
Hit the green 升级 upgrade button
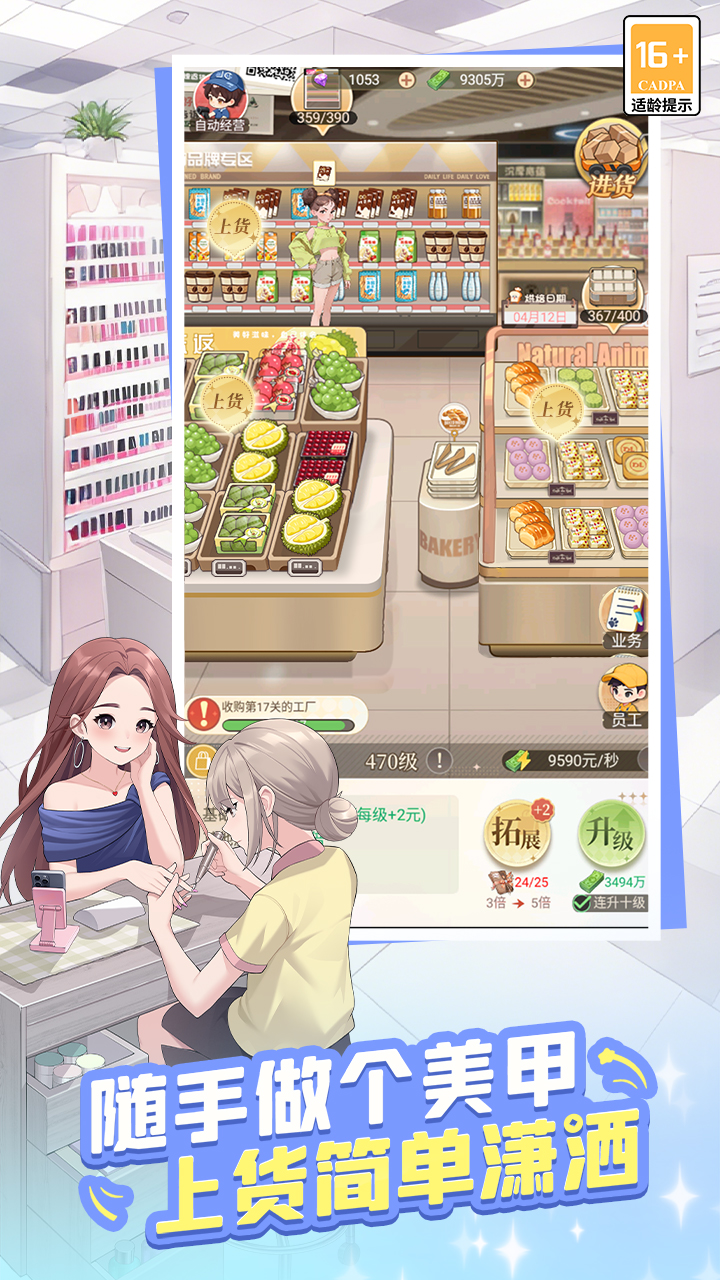coord(612,834)
